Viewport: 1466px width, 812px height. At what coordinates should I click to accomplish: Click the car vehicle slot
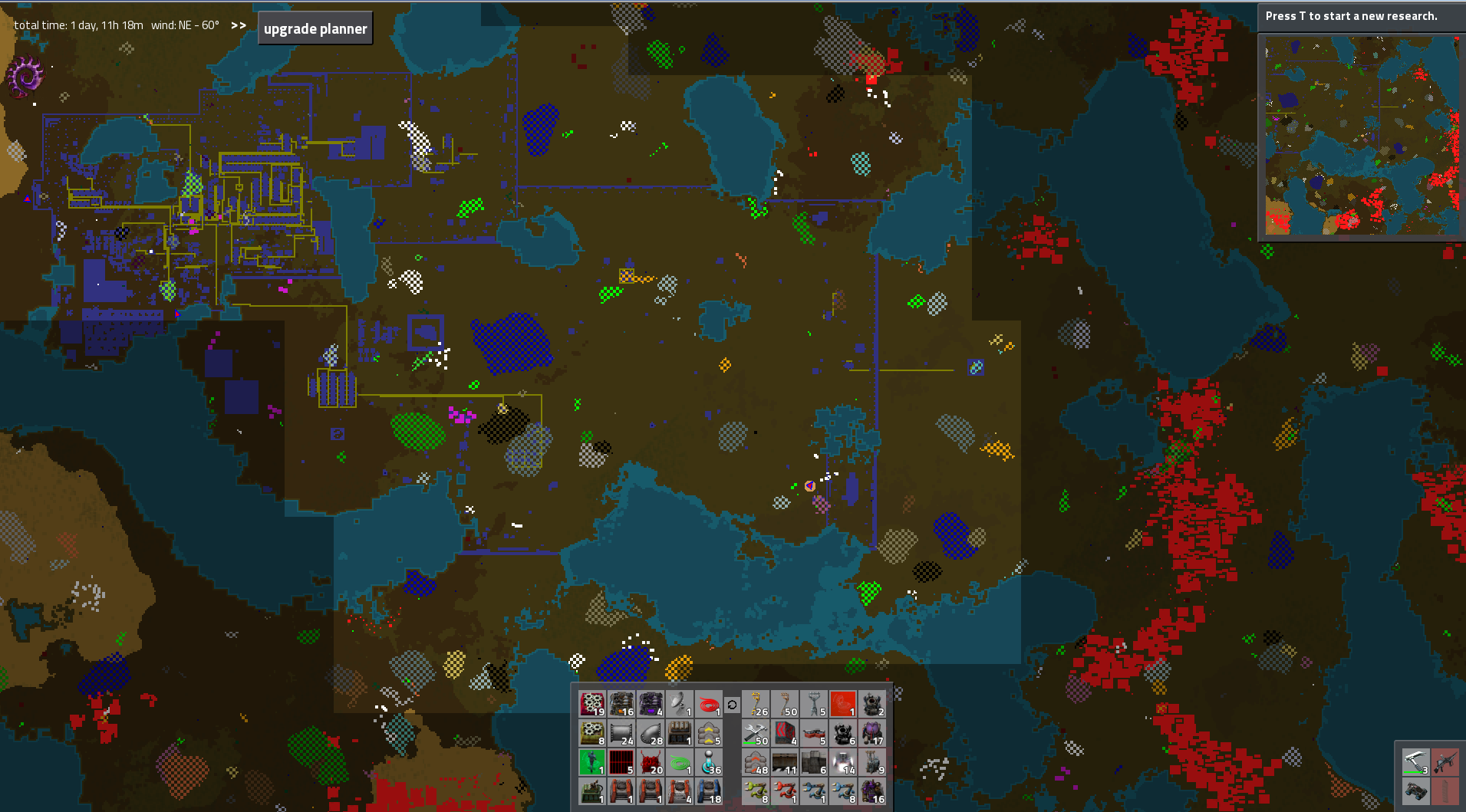[1415, 791]
